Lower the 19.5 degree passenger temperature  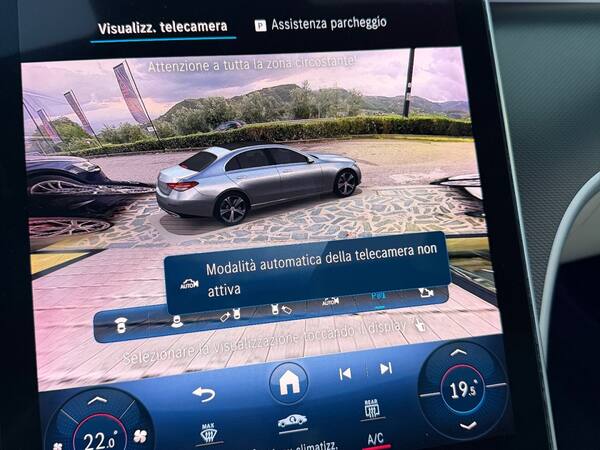pos(466,424)
